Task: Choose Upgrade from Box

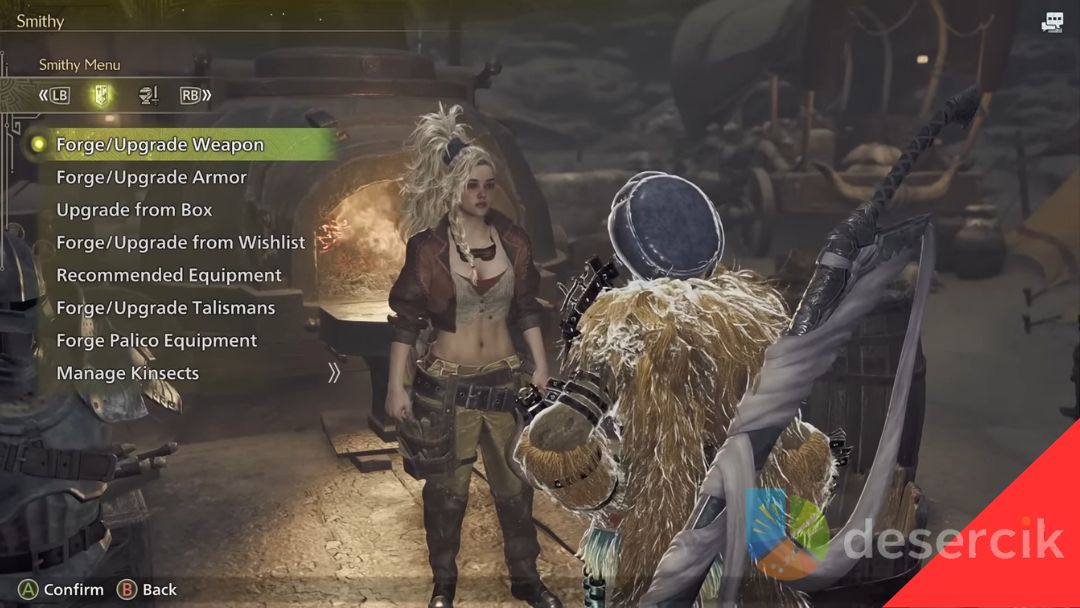Action: (x=134, y=210)
